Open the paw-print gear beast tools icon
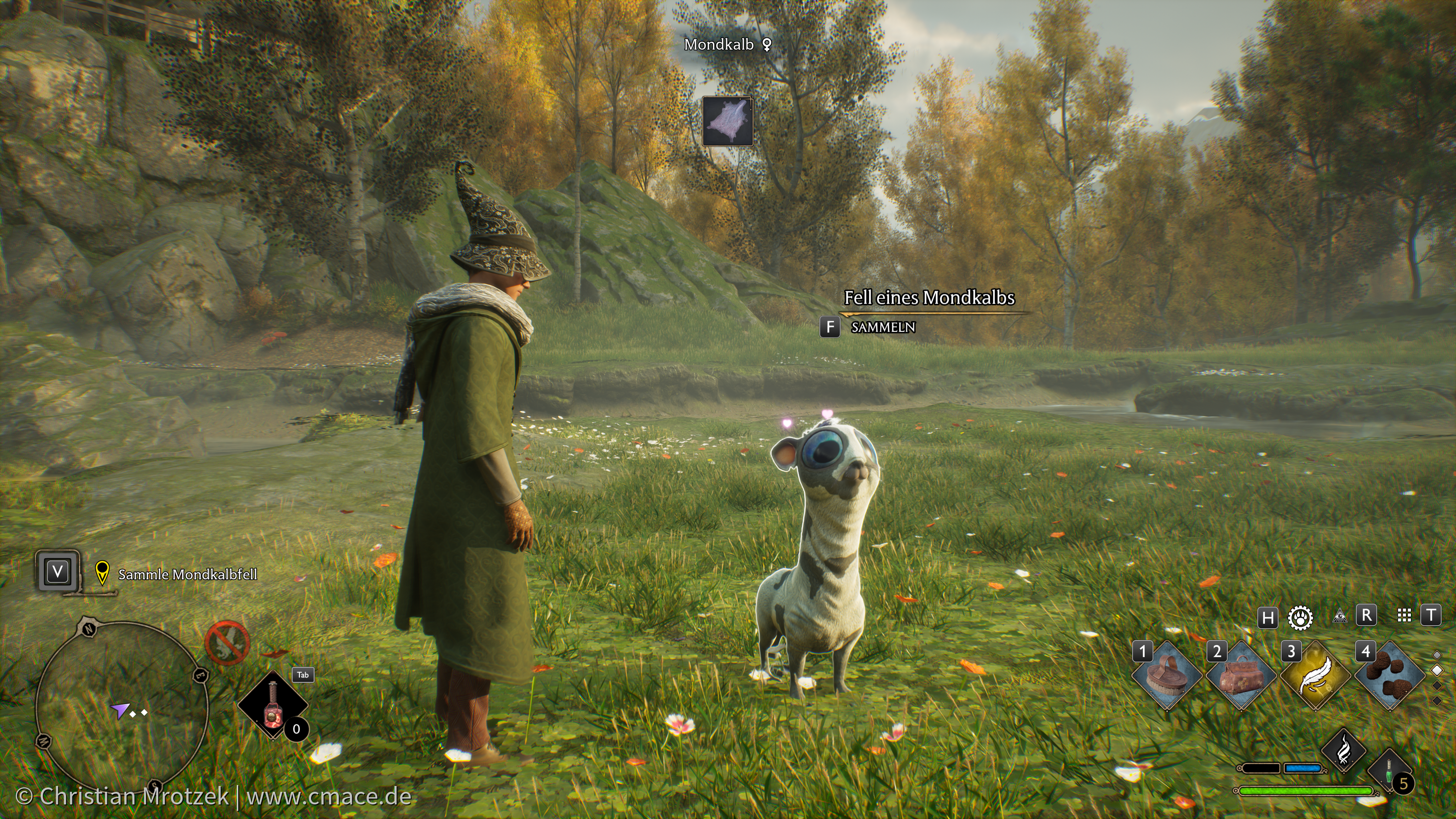 [x=1300, y=617]
